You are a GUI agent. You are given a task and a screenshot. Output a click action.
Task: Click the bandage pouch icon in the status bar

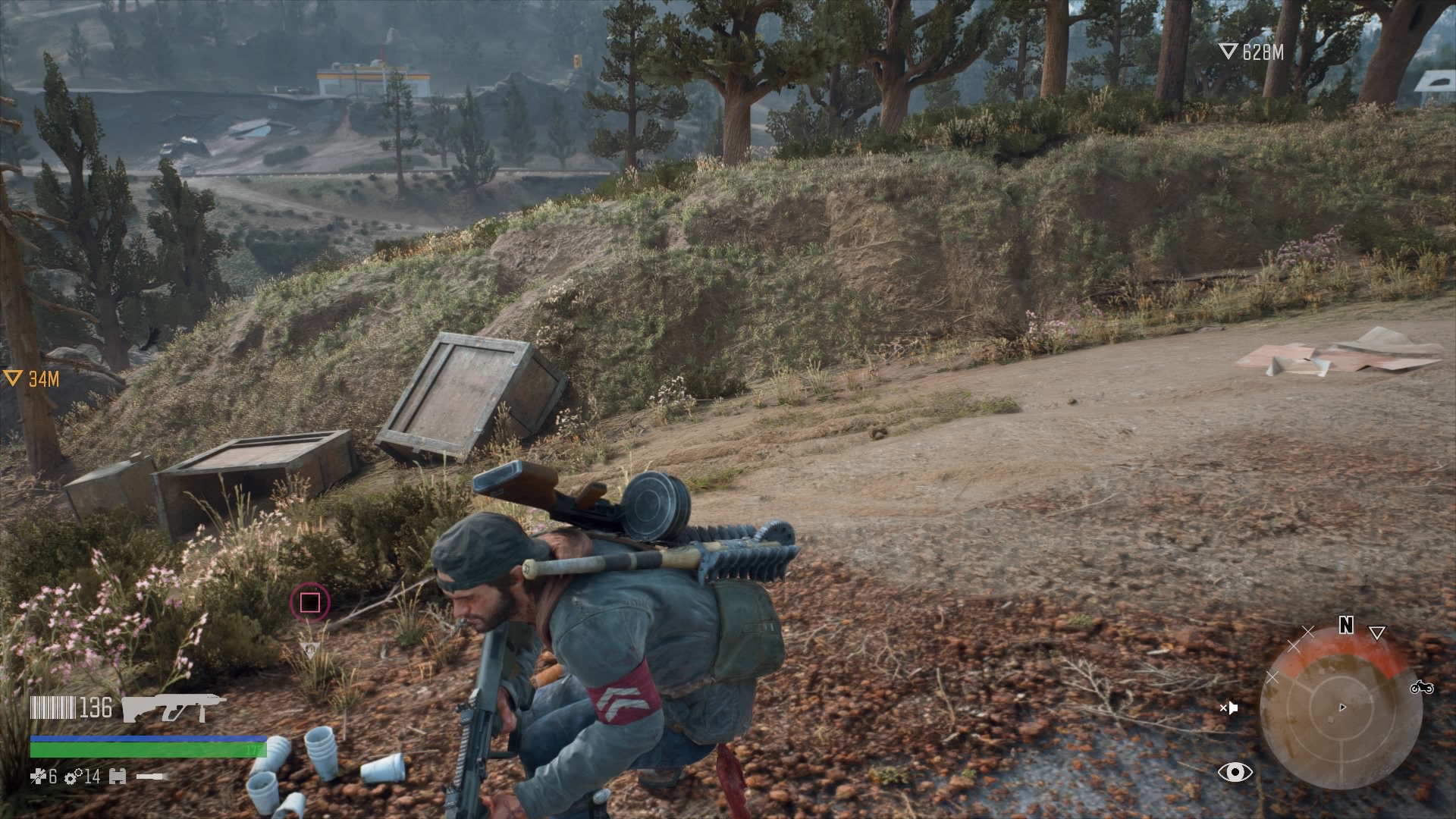[118, 777]
